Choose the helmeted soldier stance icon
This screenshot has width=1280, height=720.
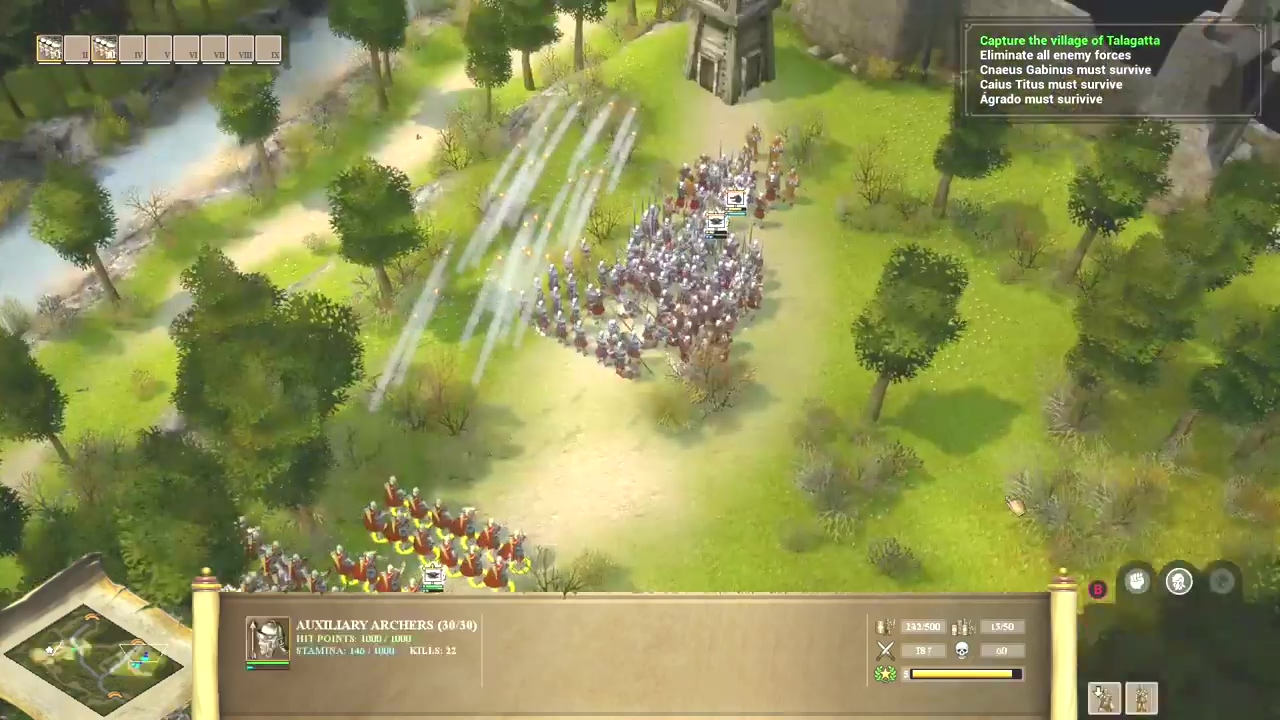[x=1179, y=582]
